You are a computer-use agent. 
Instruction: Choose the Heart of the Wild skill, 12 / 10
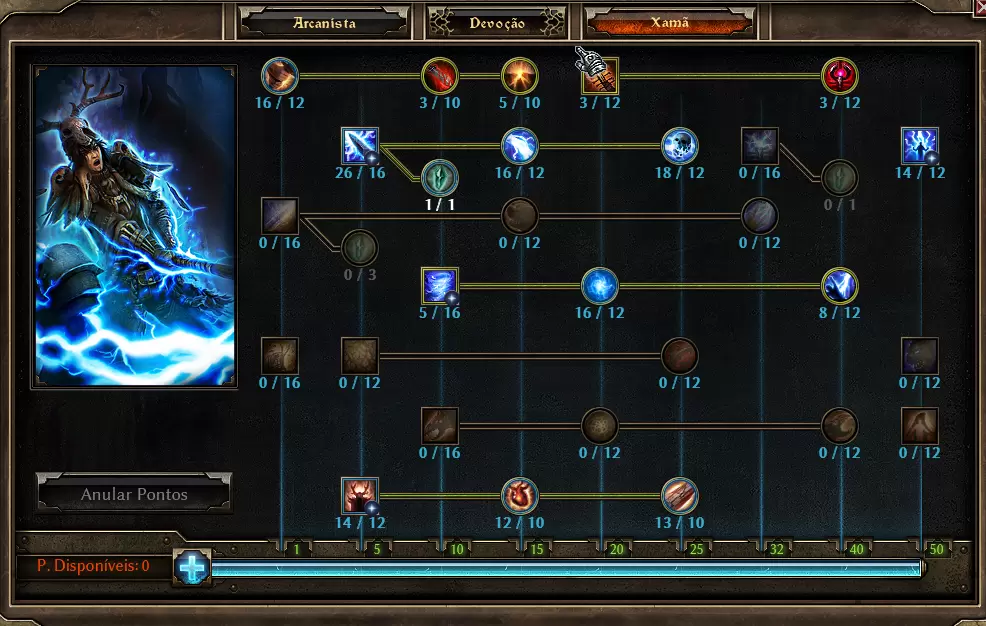tap(520, 496)
